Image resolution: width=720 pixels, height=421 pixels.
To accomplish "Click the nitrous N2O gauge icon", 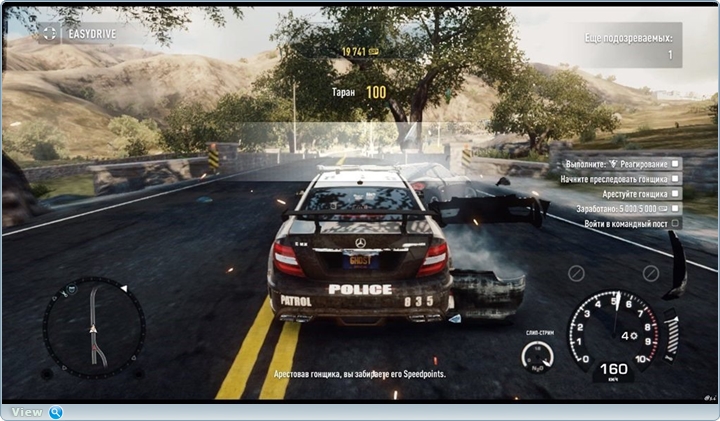I will click(537, 356).
